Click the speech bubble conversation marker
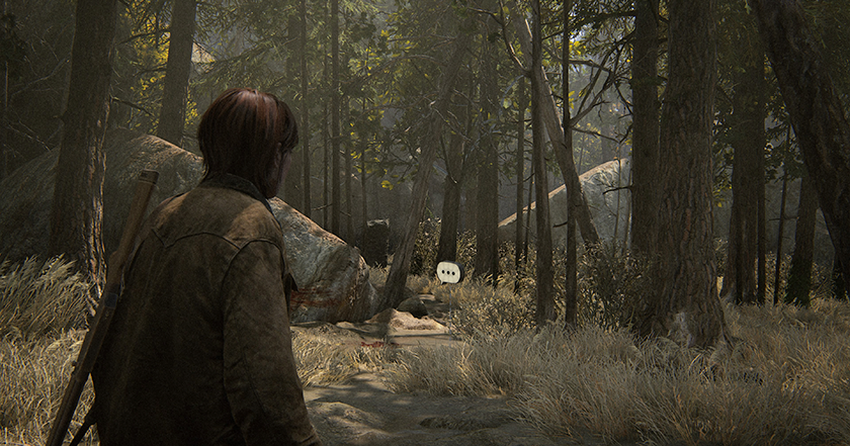 (449, 271)
